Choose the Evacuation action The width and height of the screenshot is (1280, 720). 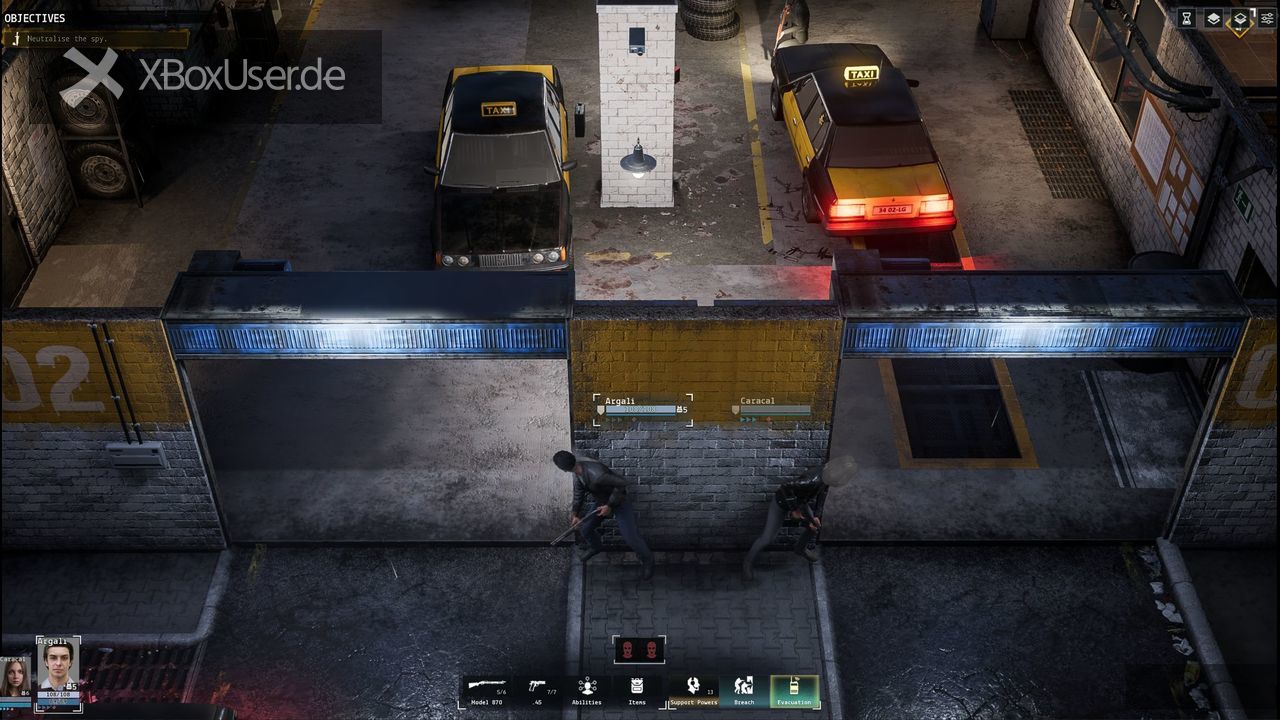click(x=795, y=690)
